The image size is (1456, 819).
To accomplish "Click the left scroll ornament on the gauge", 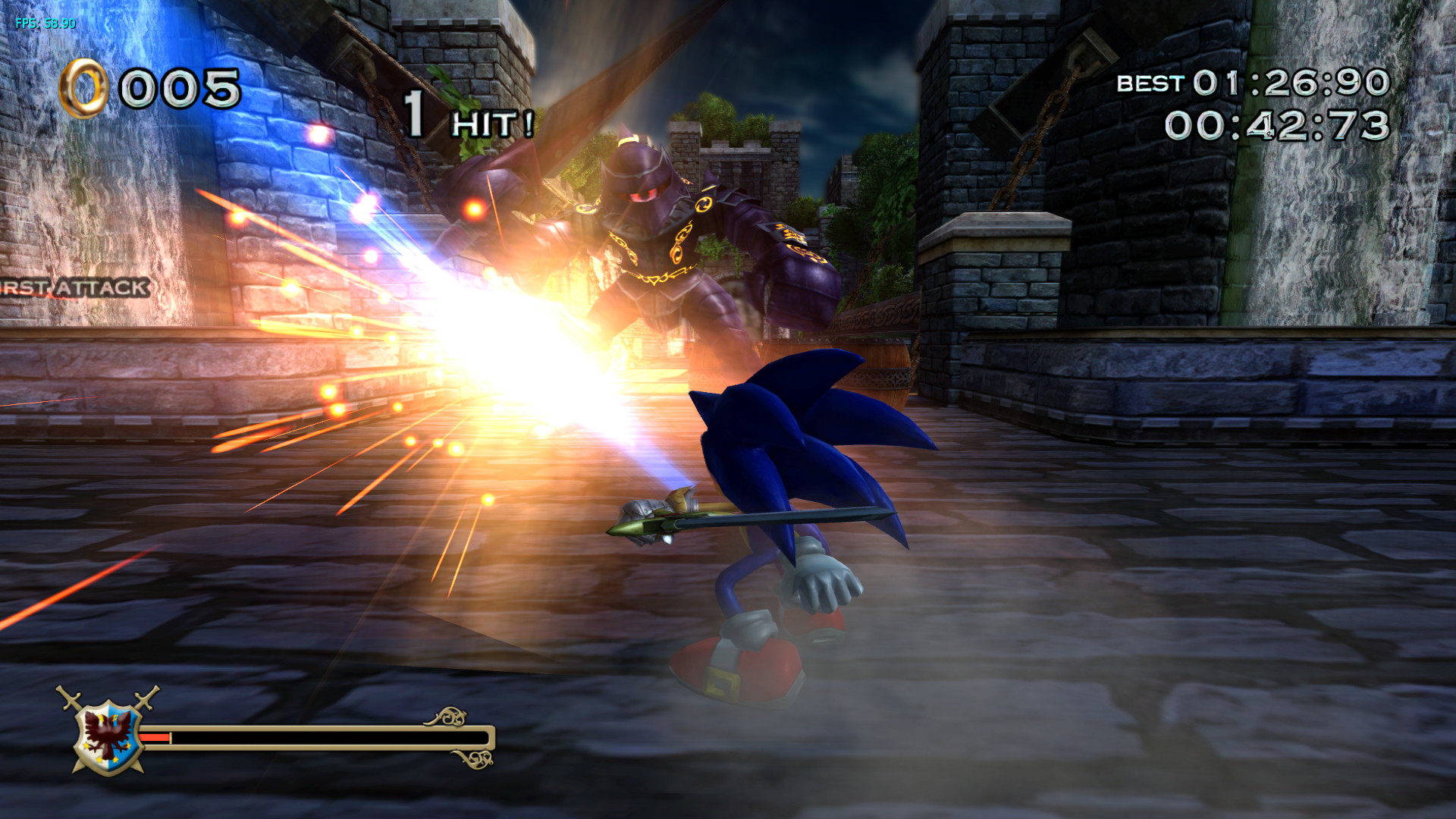I will 446,714.
